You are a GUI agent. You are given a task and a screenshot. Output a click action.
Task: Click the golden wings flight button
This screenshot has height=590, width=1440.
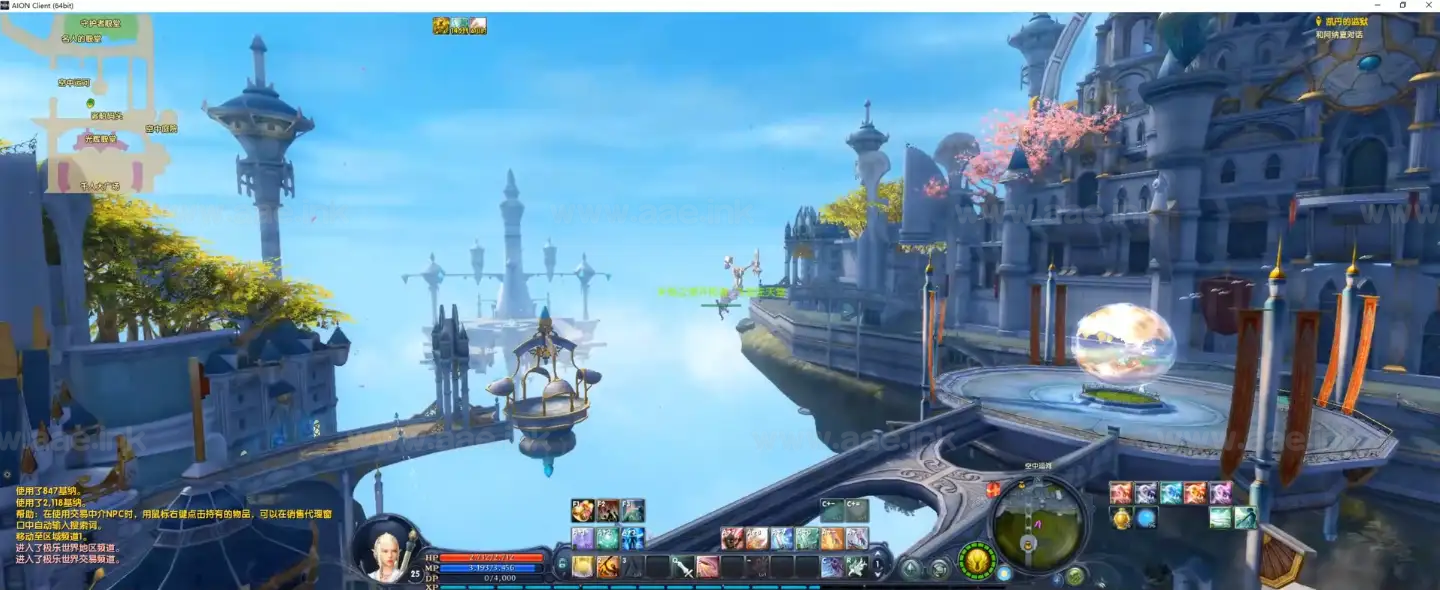978,560
